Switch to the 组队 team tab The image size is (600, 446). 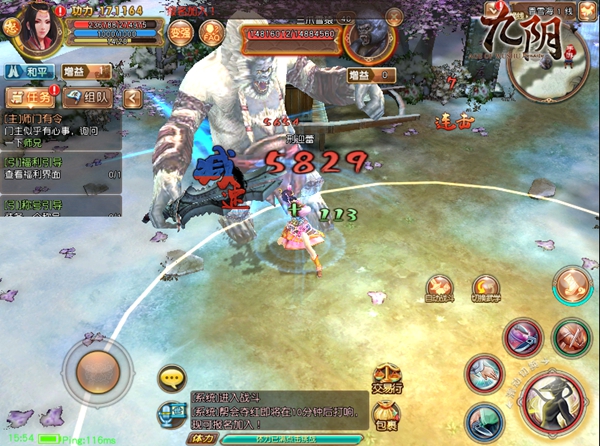88,98
